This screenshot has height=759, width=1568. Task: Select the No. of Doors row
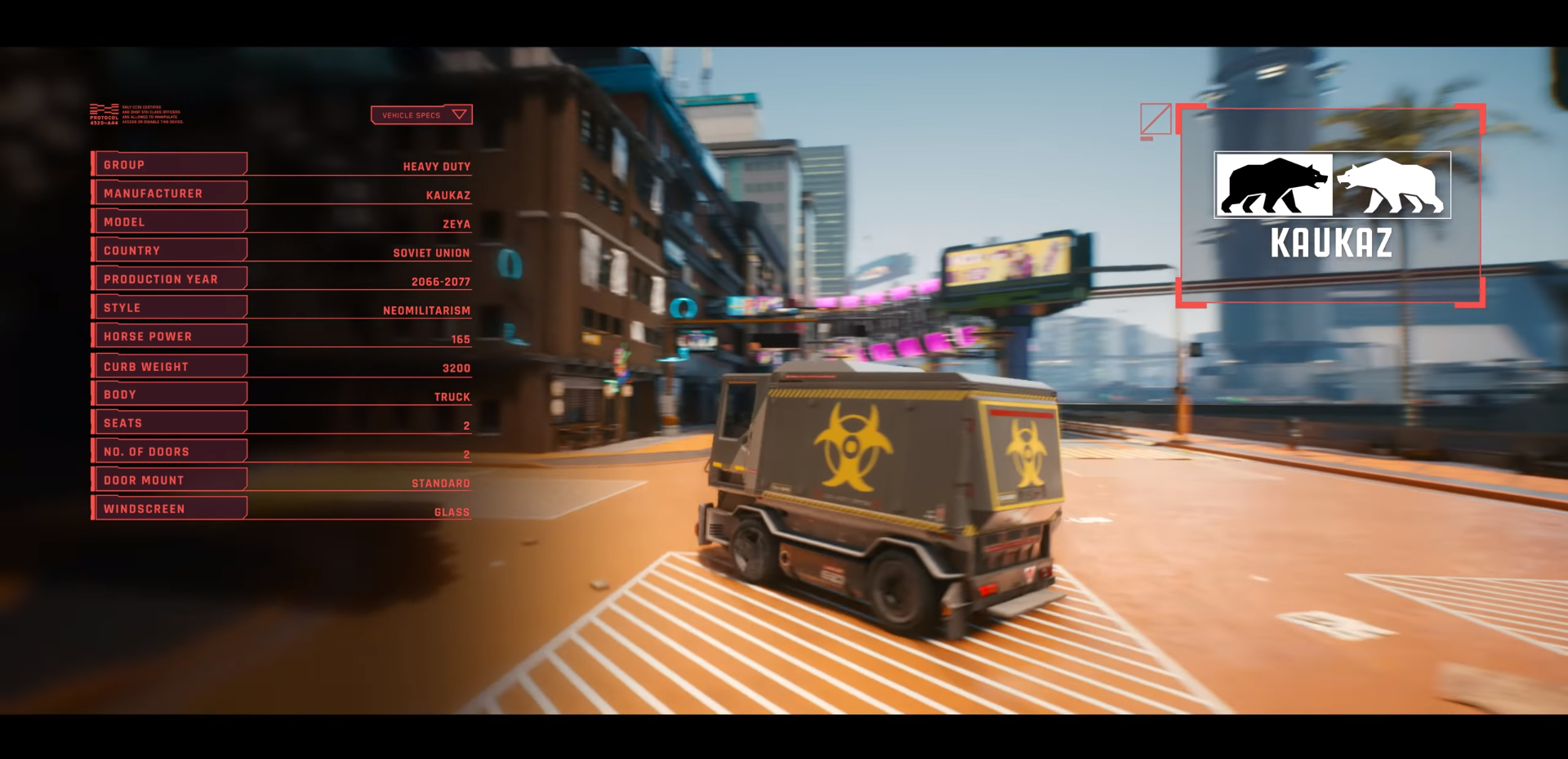170,452
